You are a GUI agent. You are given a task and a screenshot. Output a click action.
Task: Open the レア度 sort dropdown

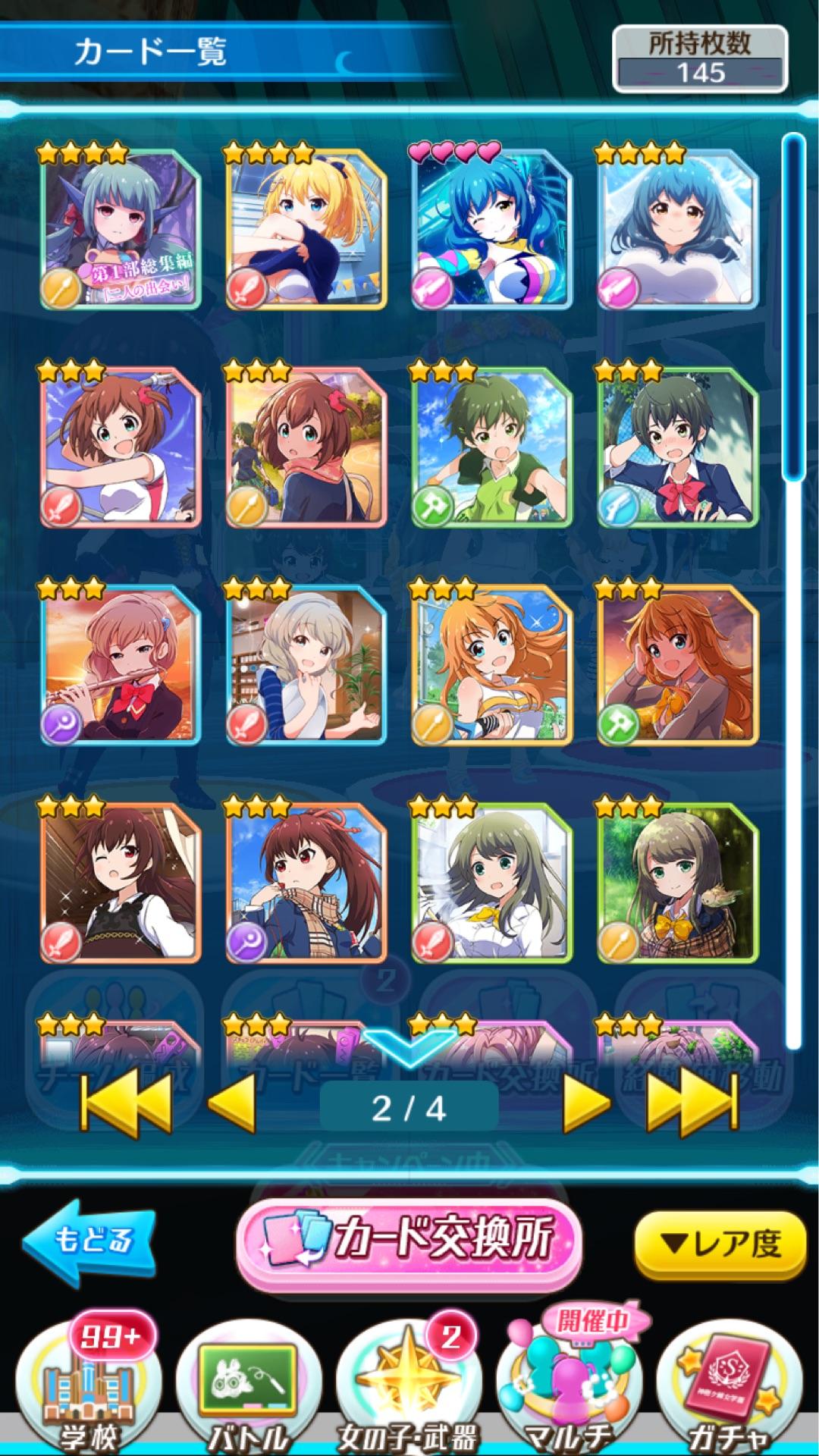[x=719, y=1244]
